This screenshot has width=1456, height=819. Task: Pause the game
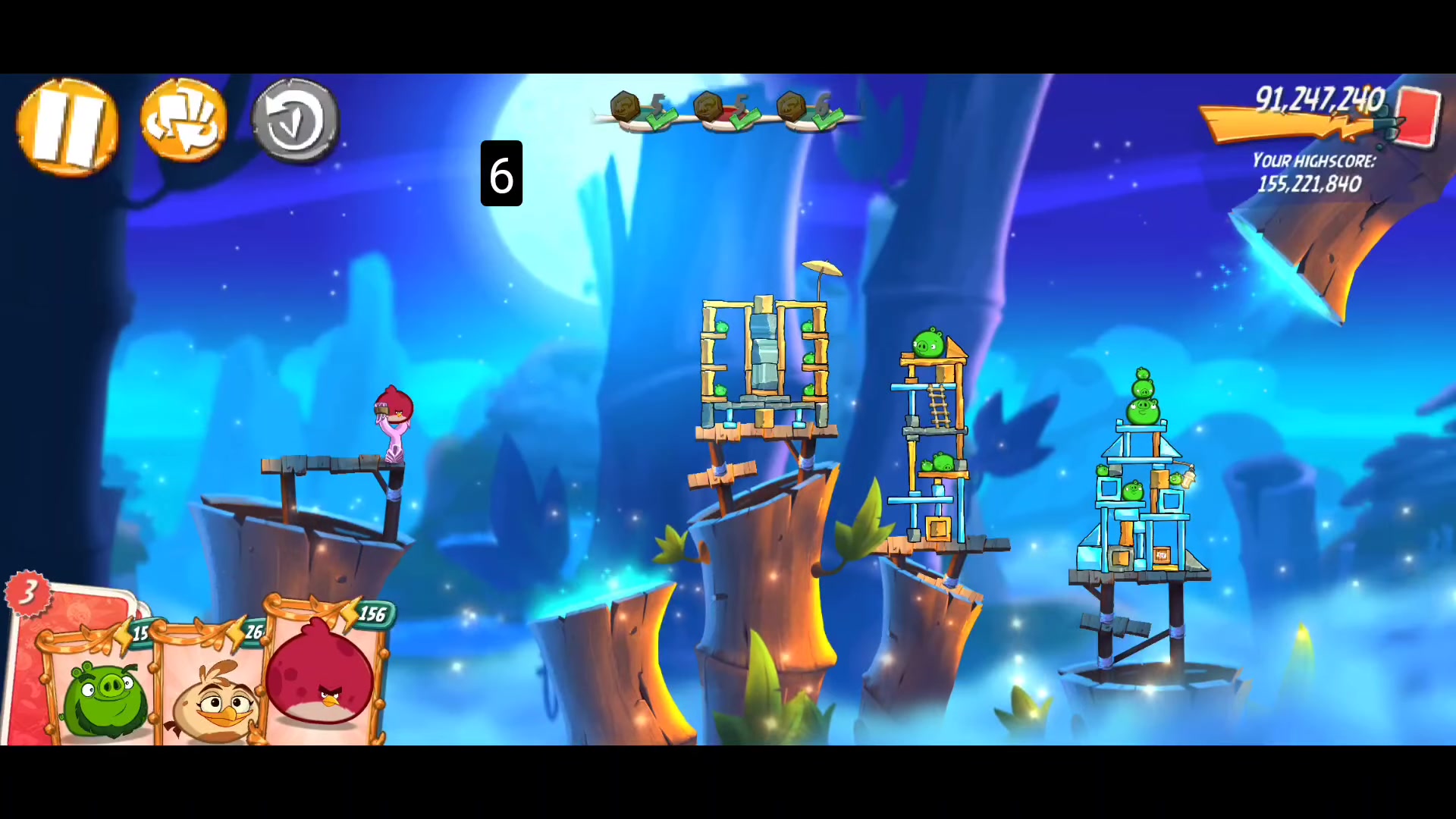(x=67, y=127)
